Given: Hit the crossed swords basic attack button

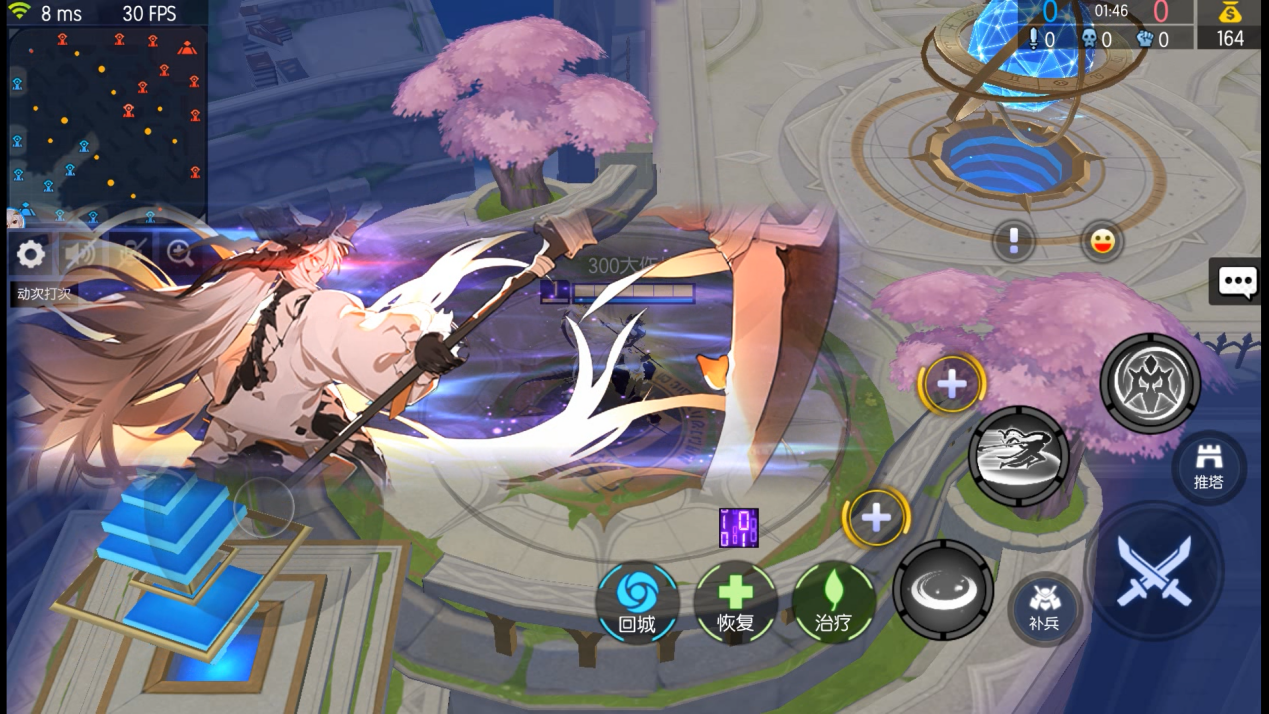Looking at the screenshot, I should point(1154,571).
